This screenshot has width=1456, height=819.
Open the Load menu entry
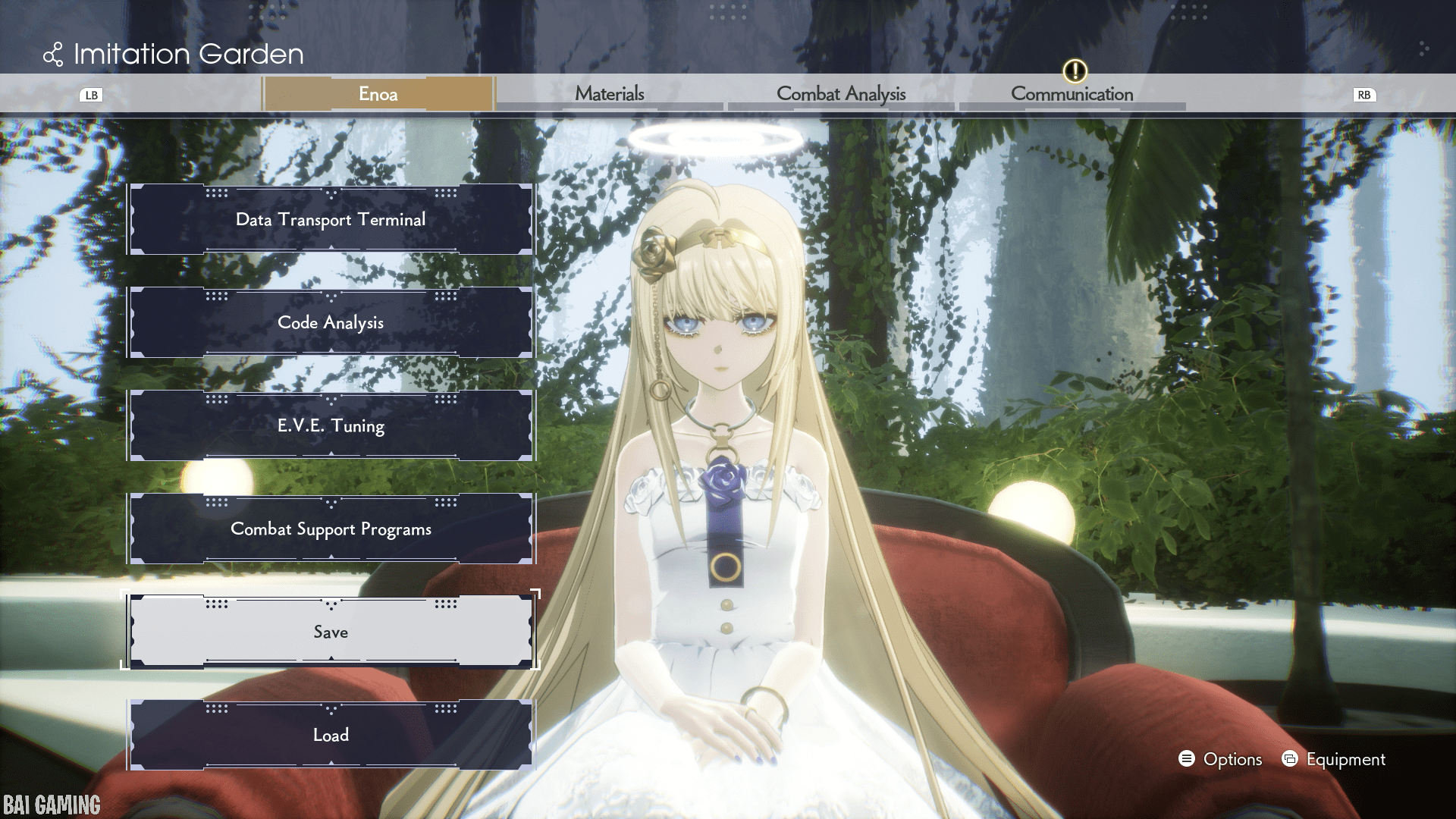pyautogui.click(x=331, y=736)
